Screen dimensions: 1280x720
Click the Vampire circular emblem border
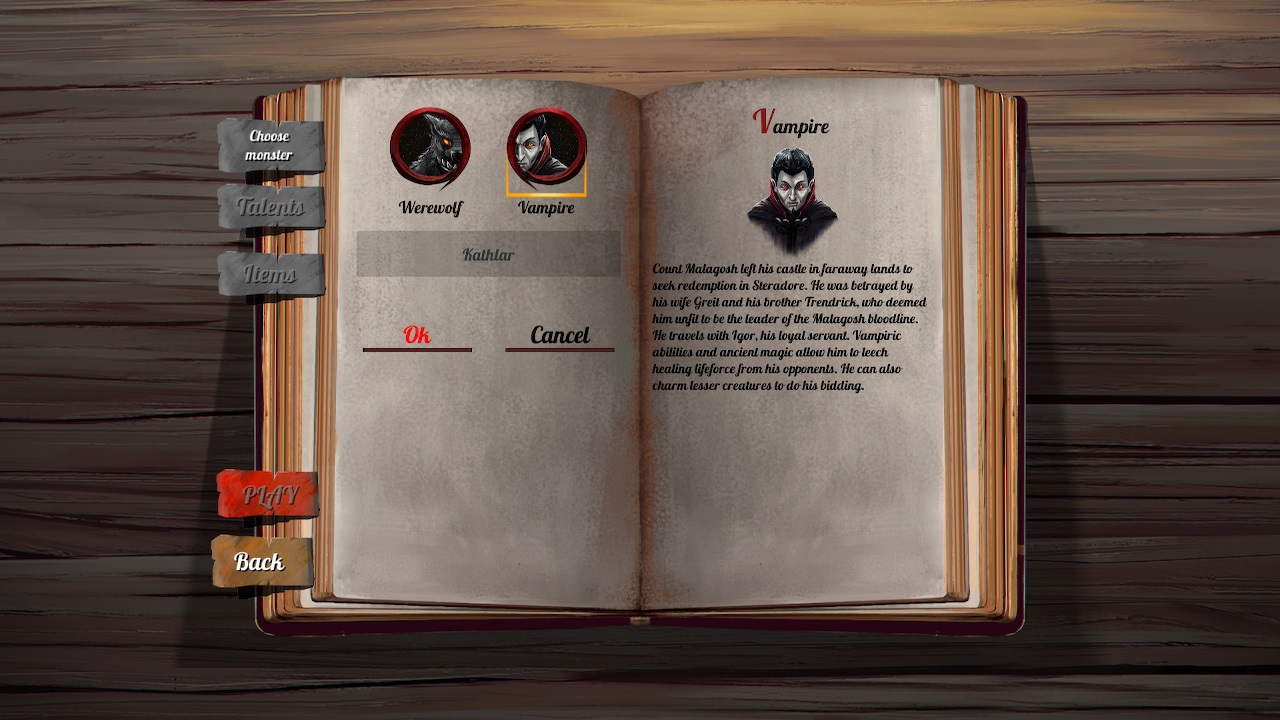[x=546, y=113]
